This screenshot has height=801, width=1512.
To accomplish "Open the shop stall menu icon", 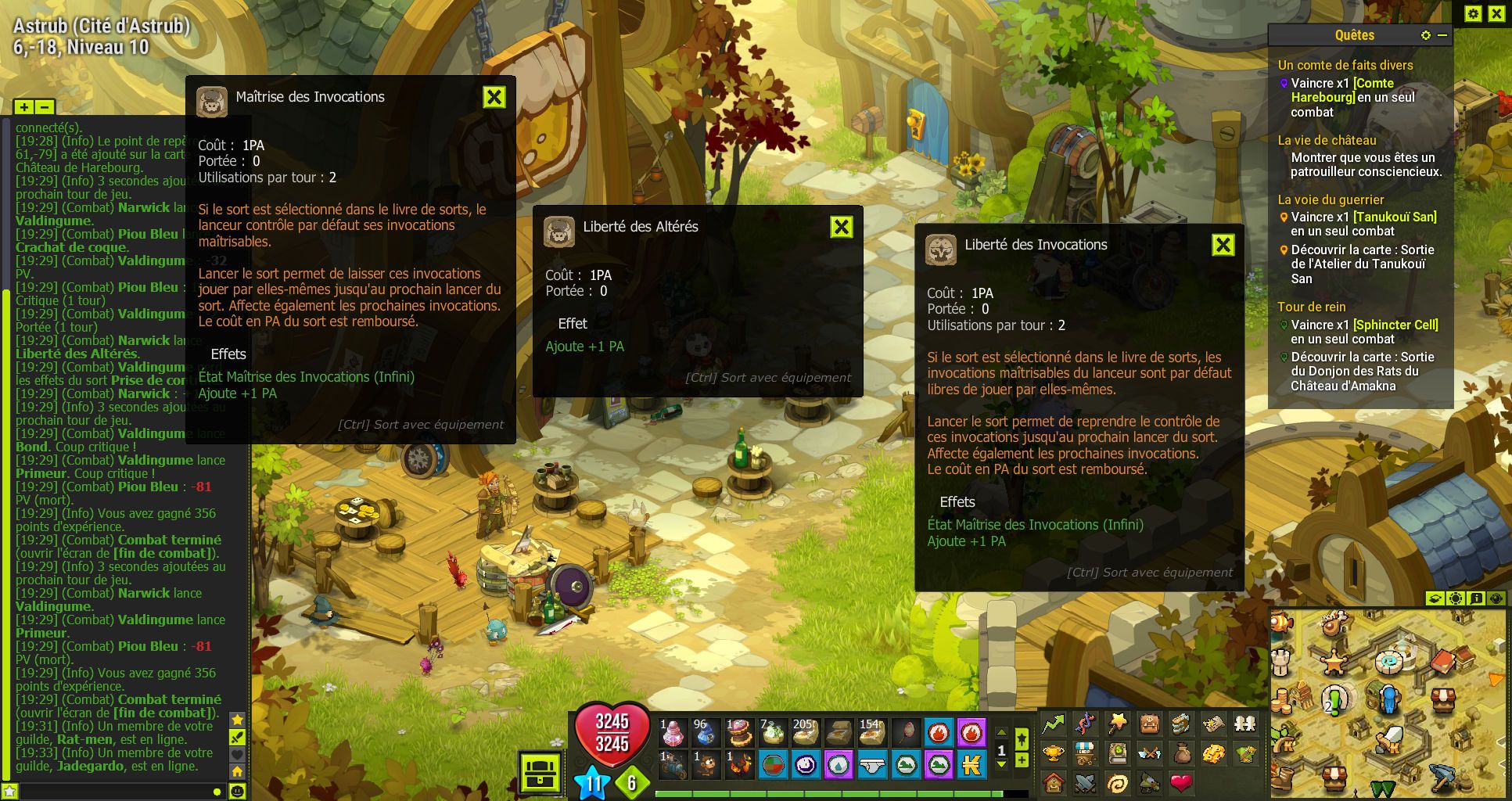I will coord(1086,753).
